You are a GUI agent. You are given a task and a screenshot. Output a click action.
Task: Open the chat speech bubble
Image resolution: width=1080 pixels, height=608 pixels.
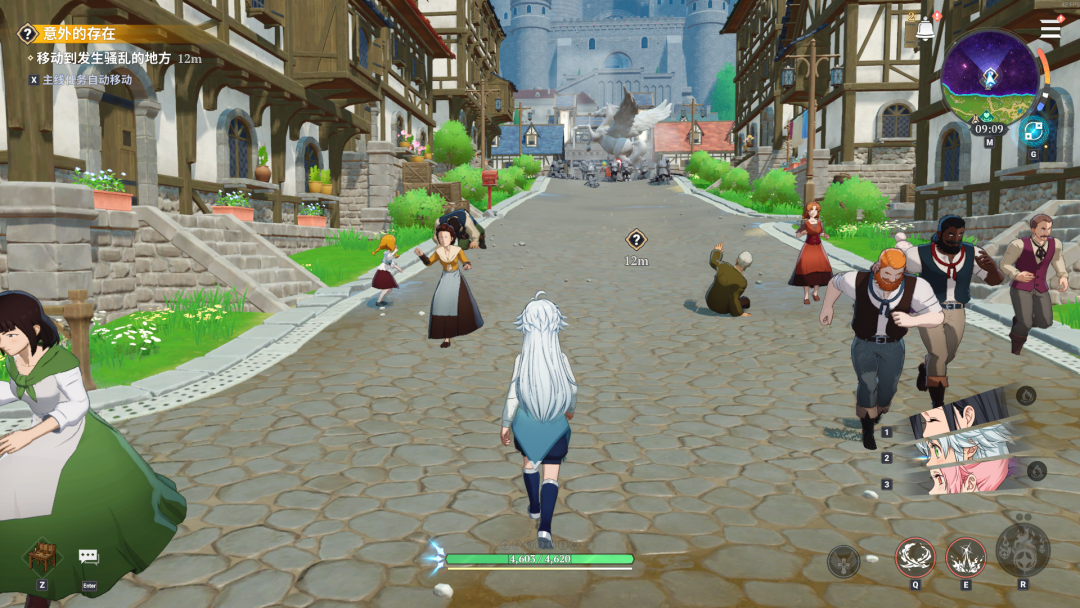point(89,556)
